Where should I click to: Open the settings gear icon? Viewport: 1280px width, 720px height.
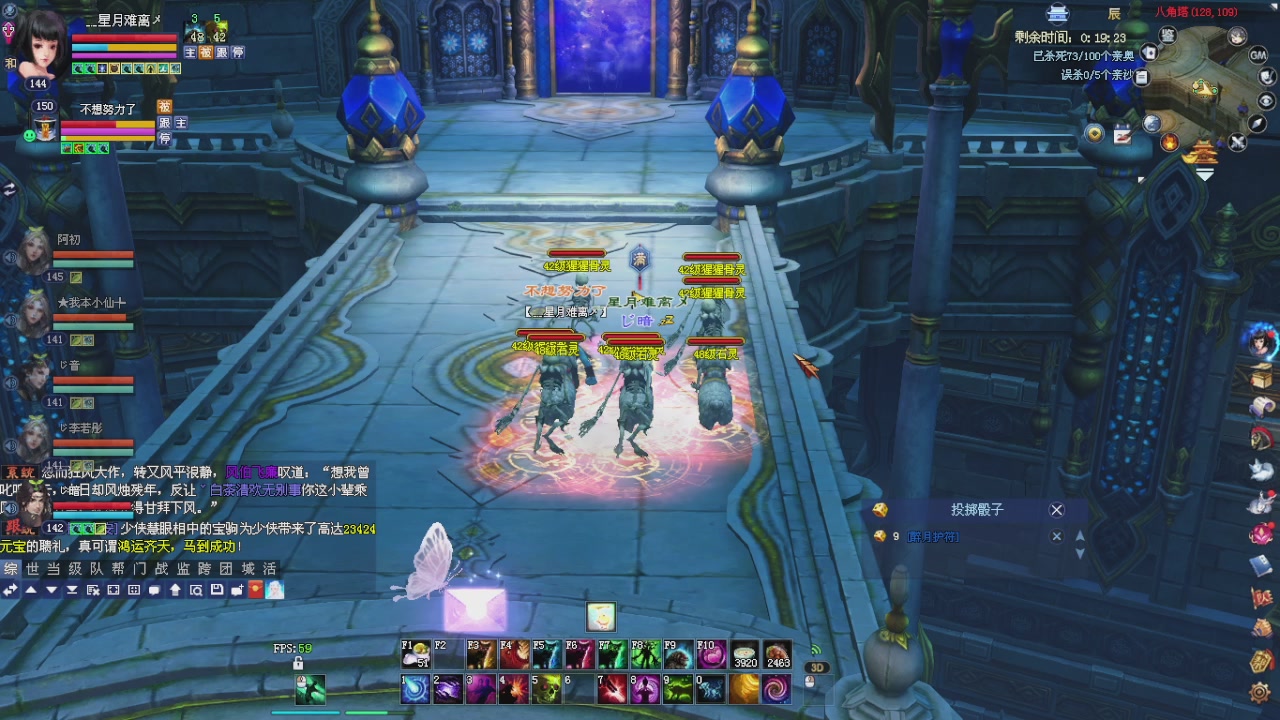pos(1260,691)
